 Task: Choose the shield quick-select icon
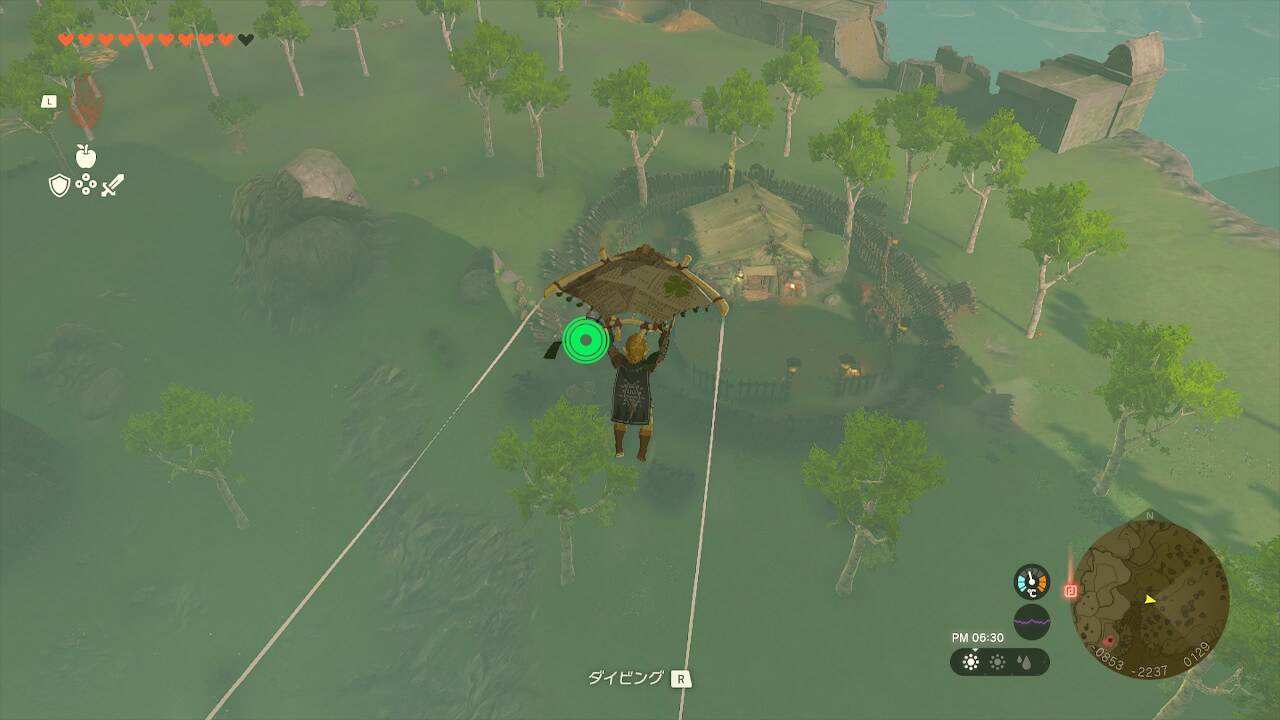(59, 185)
